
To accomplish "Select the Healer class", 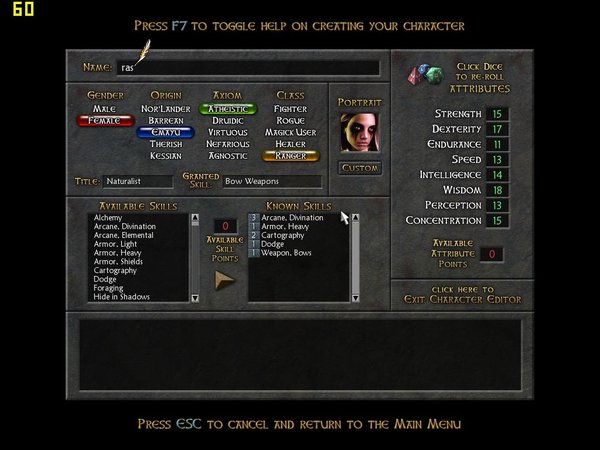I will coord(290,144).
